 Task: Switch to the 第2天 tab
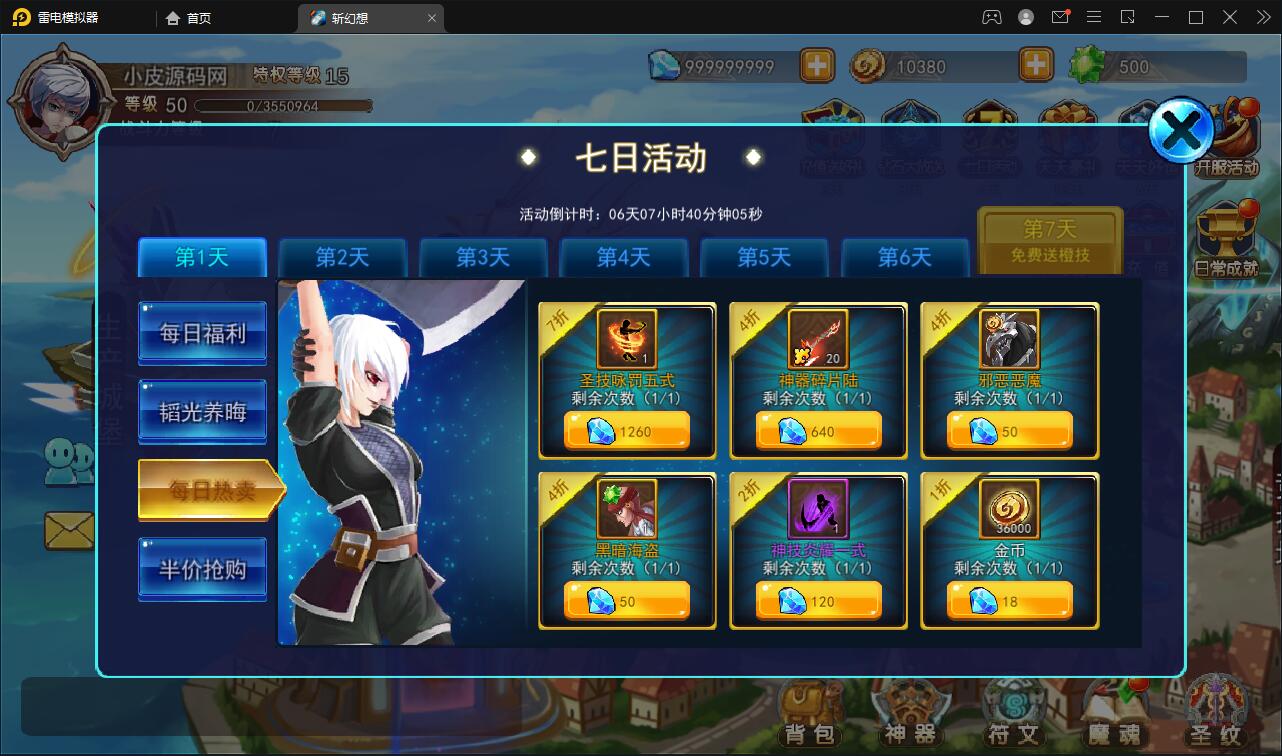[342, 257]
